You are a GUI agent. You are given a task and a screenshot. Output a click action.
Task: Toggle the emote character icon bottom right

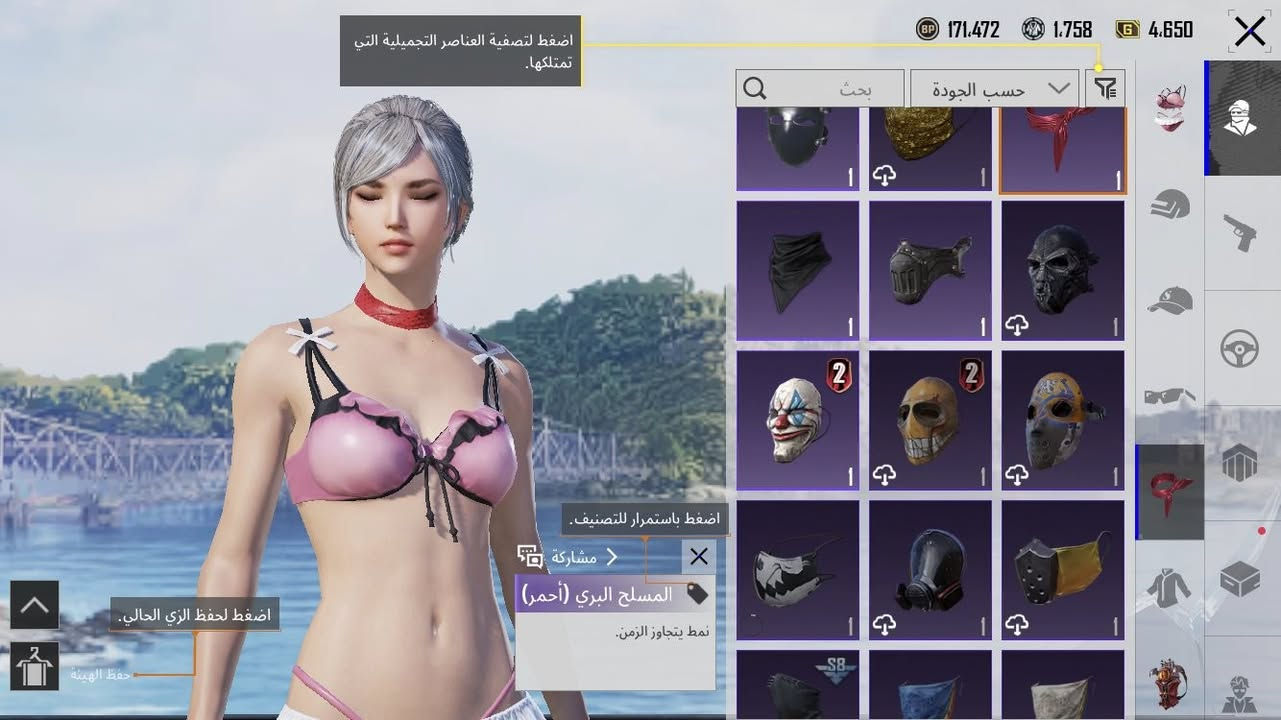[1243, 692]
